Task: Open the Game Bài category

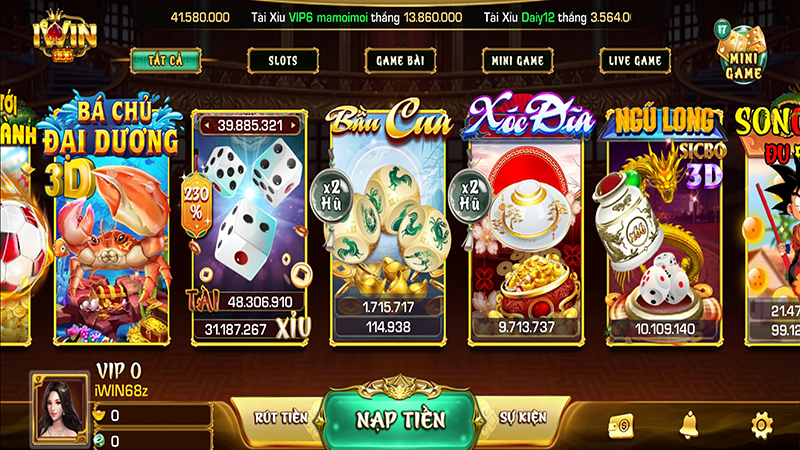Action: (x=401, y=60)
